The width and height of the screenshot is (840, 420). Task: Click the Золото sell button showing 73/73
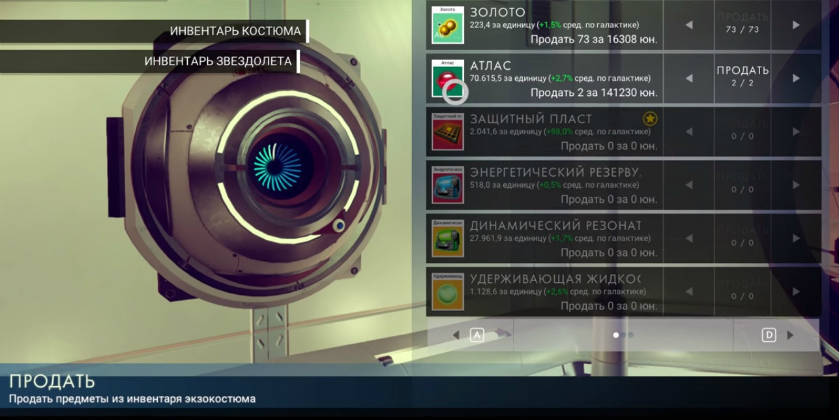[742, 24]
